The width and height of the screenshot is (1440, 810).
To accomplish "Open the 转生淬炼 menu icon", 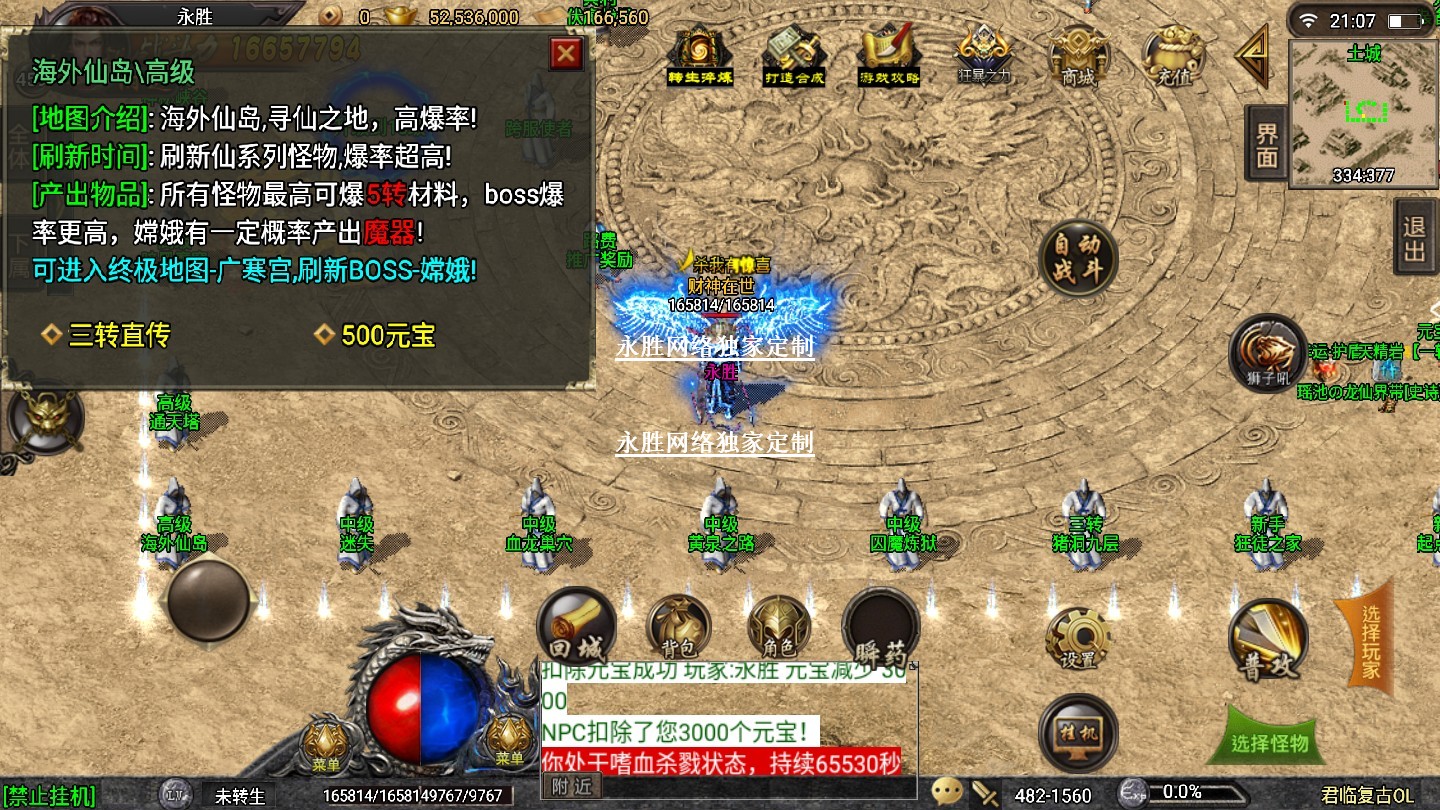I will (x=700, y=56).
